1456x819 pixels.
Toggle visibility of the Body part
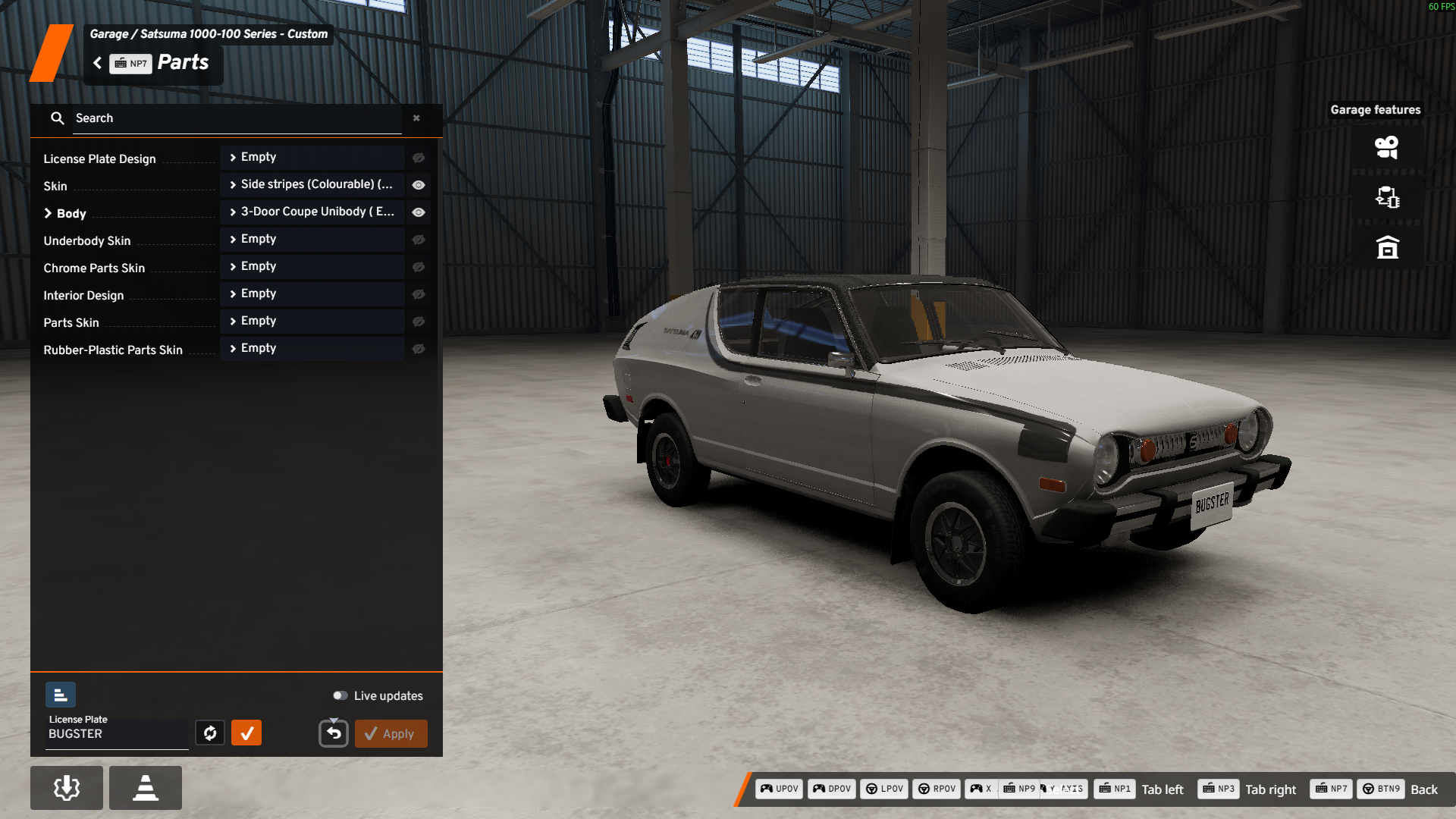pyautogui.click(x=419, y=212)
